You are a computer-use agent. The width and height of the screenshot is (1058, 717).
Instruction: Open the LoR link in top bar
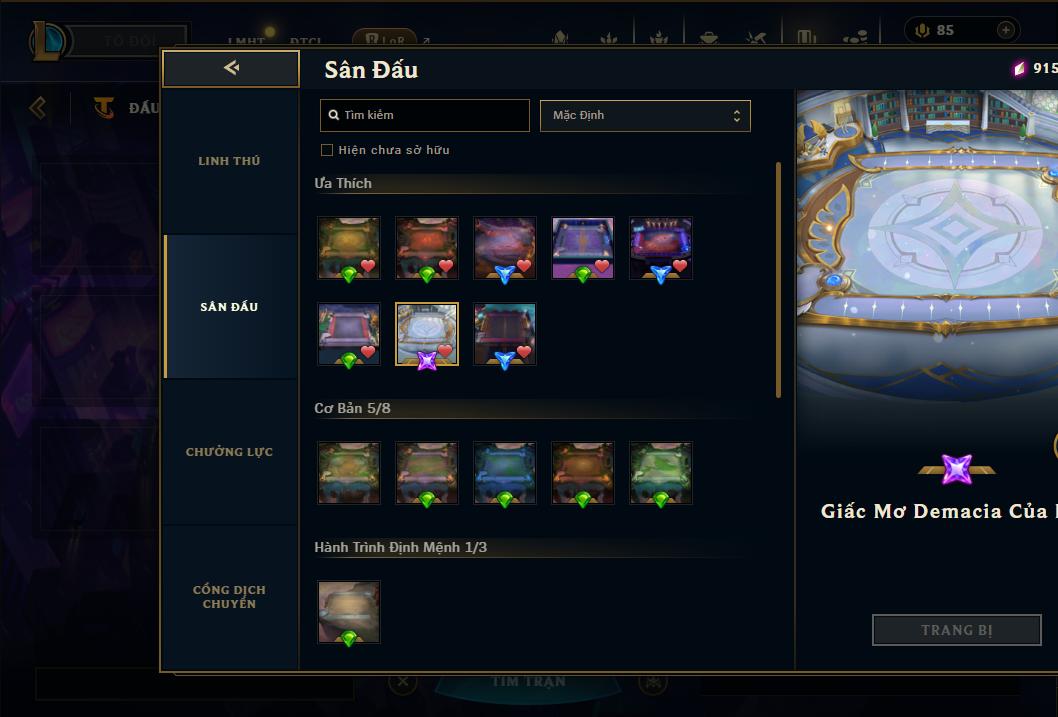click(x=385, y=42)
